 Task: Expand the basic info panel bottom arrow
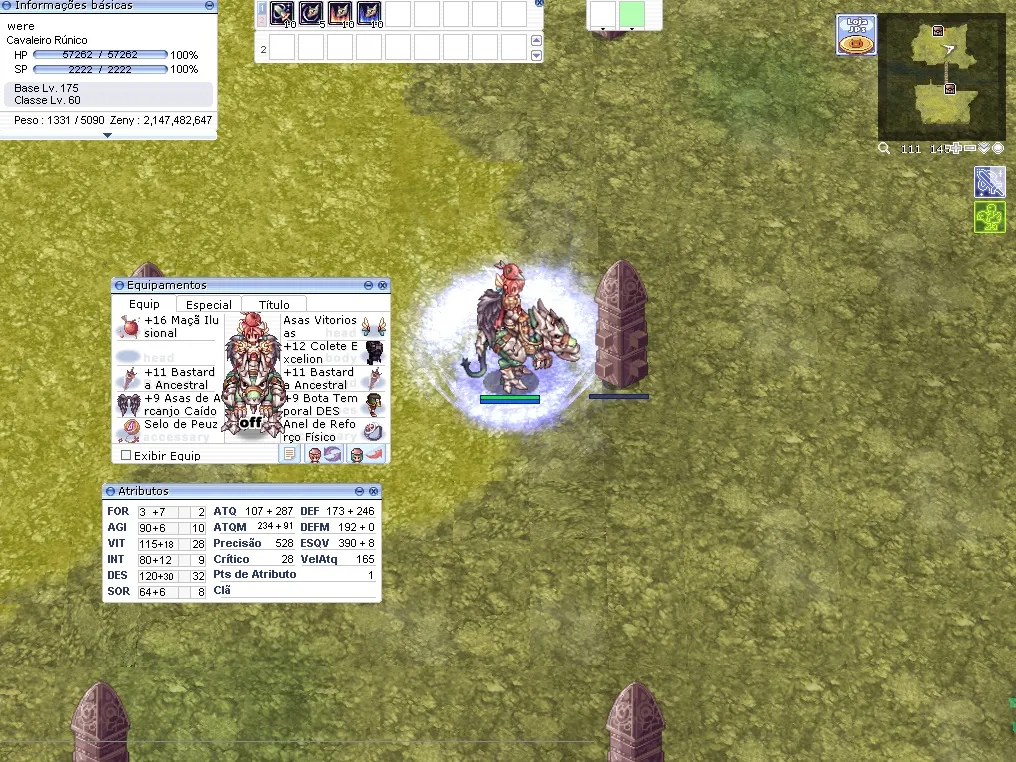(x=107, y=135)
